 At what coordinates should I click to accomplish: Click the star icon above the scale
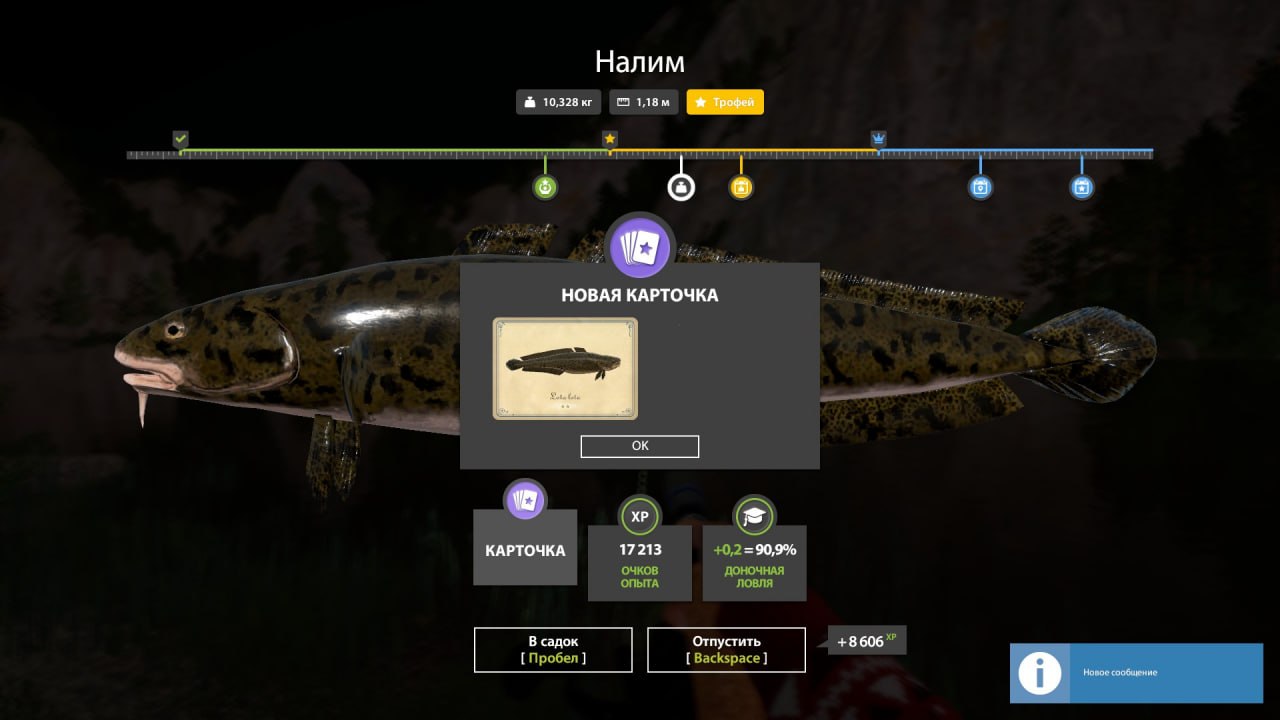tap(610, 139)
